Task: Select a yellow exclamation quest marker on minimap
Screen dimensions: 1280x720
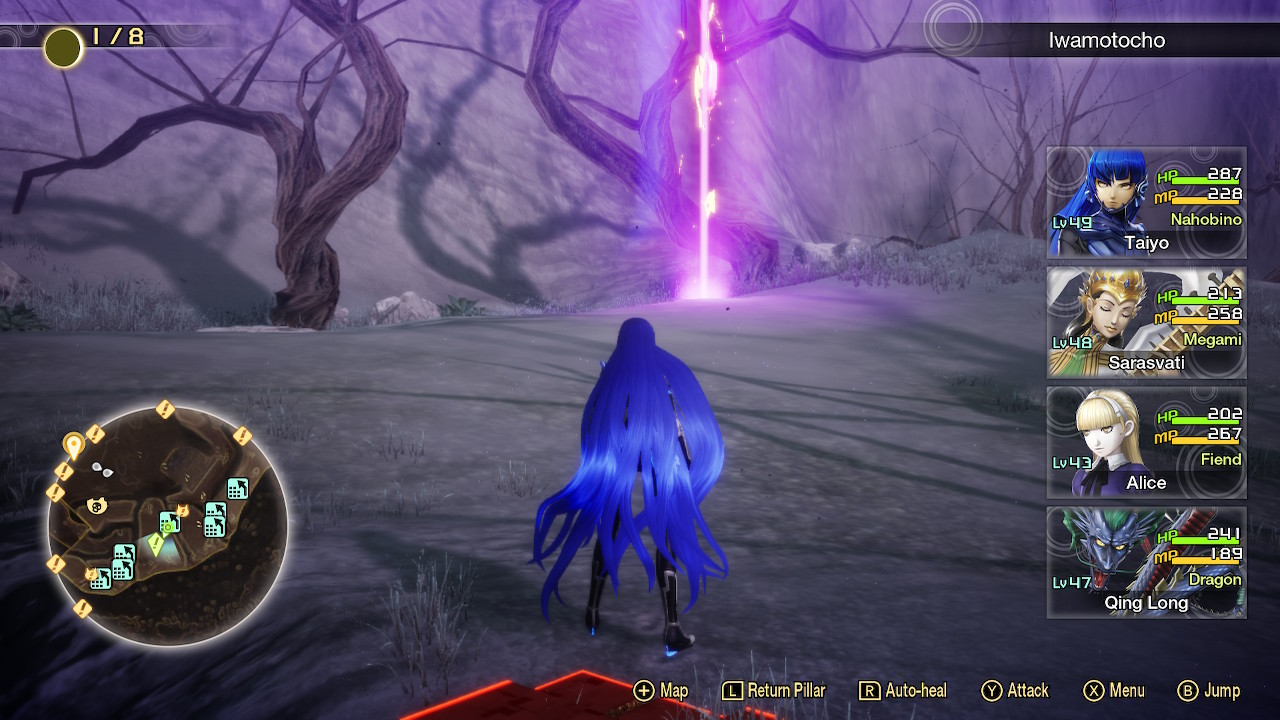Action: [x=164, y=408]
